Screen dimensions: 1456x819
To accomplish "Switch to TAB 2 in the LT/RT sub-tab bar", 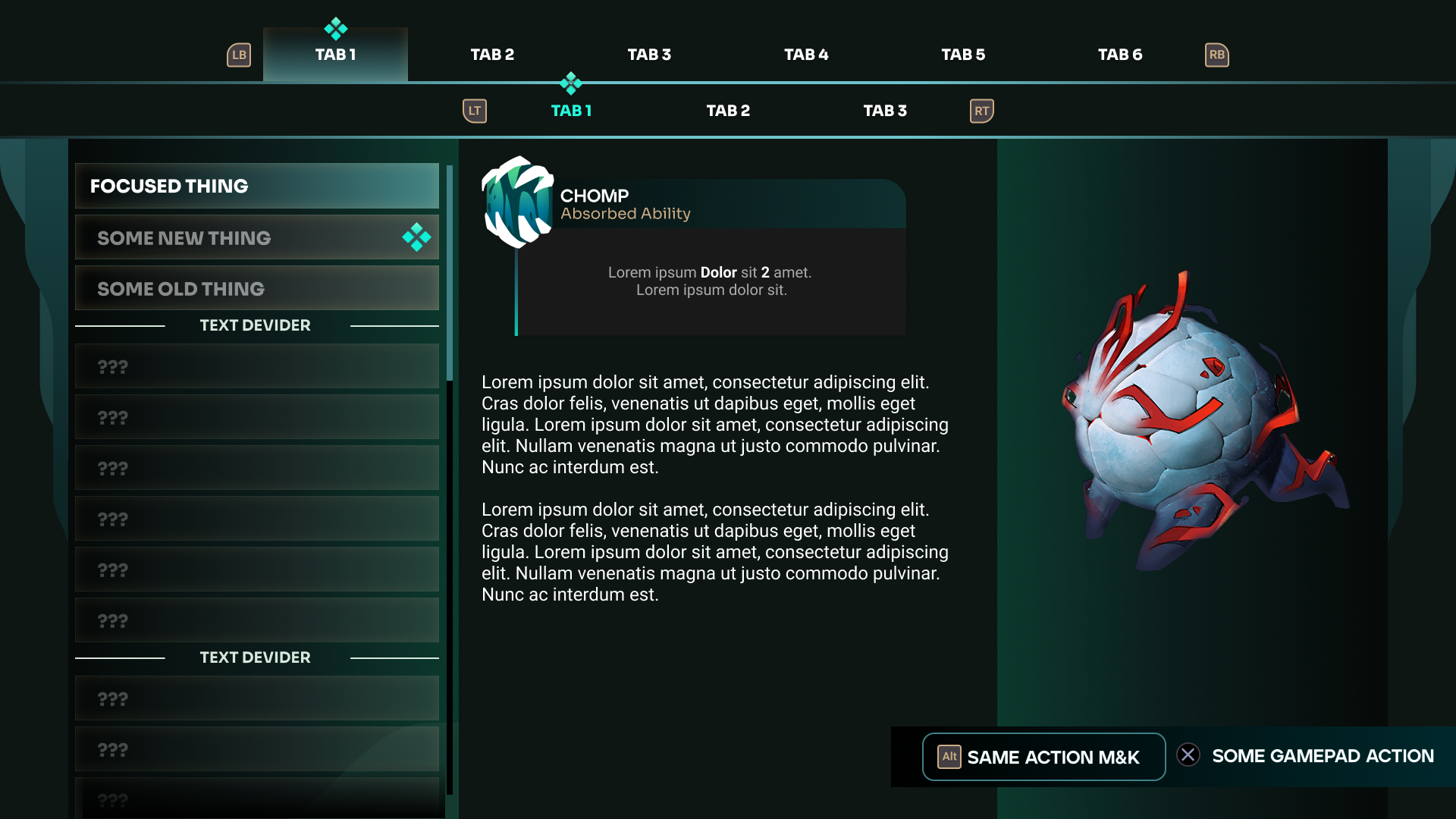I will [x=728, y=111].
